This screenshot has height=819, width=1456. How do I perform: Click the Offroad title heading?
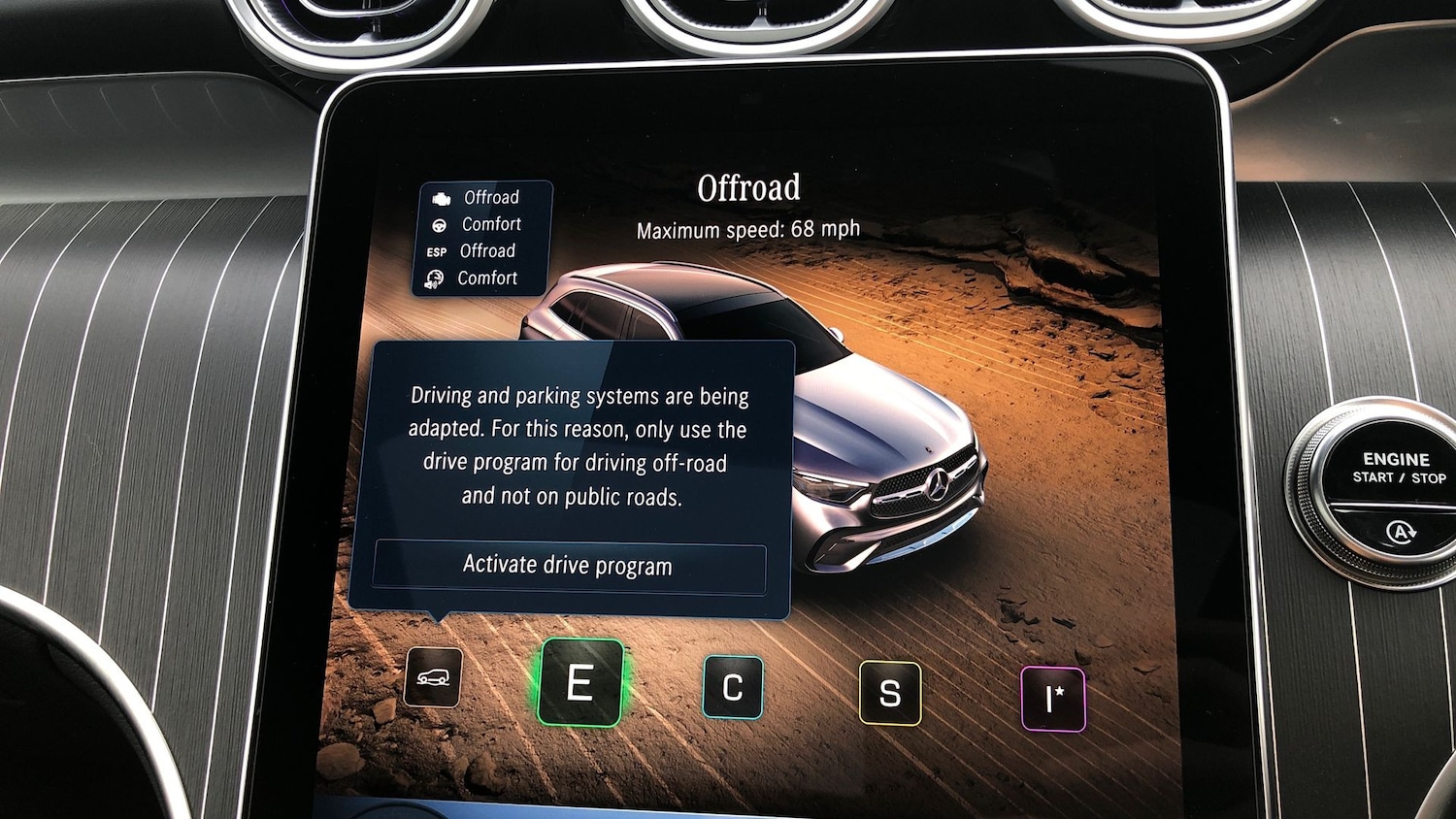[x=750, y=186]
